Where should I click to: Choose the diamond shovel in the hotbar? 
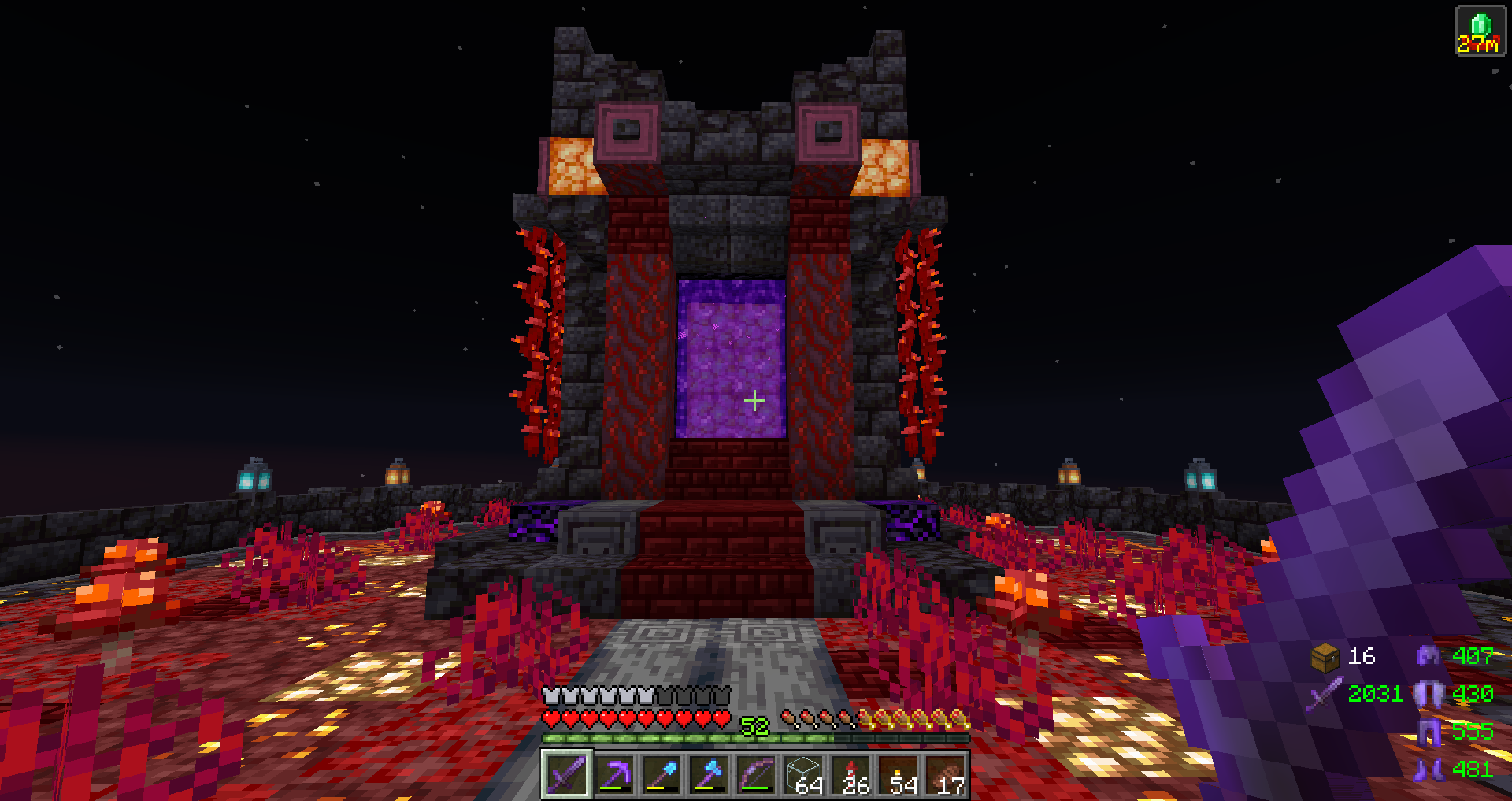coord(661,775)
